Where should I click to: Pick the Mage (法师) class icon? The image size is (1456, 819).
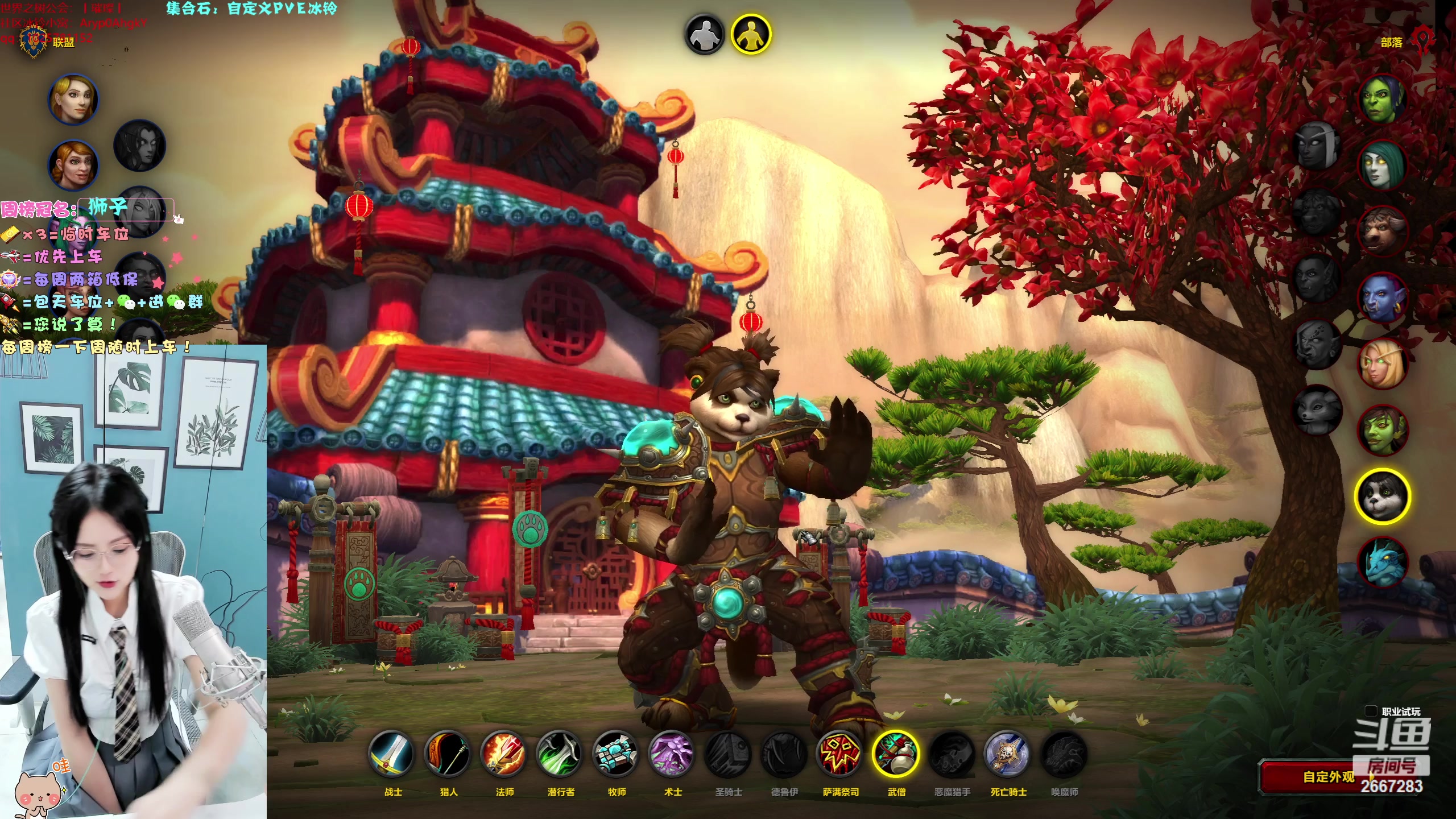click(x=504, y=754)
